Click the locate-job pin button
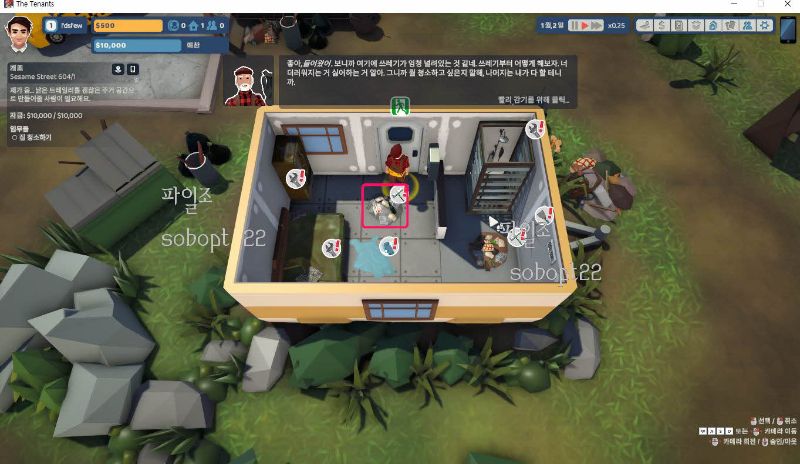The width and height of the screenshot is (800, 464). 117,69
